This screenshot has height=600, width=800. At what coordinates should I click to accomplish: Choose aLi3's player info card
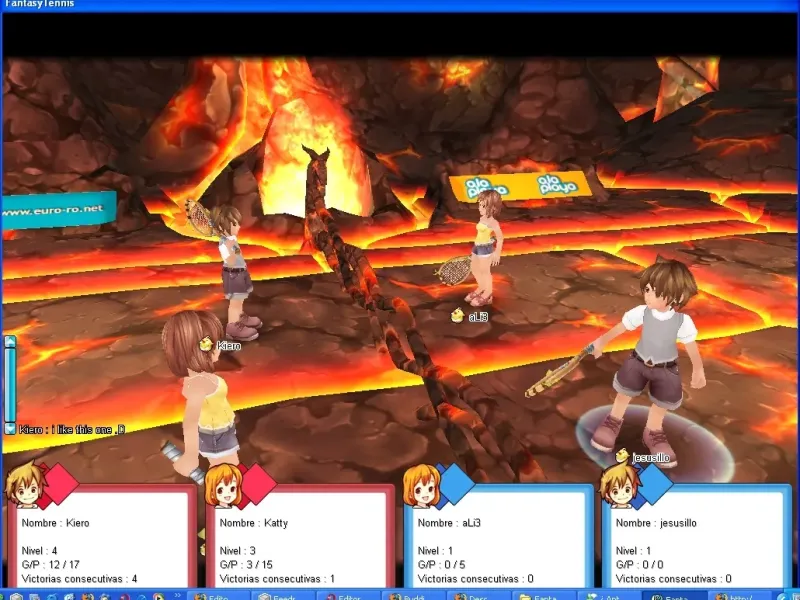point(498,538)
